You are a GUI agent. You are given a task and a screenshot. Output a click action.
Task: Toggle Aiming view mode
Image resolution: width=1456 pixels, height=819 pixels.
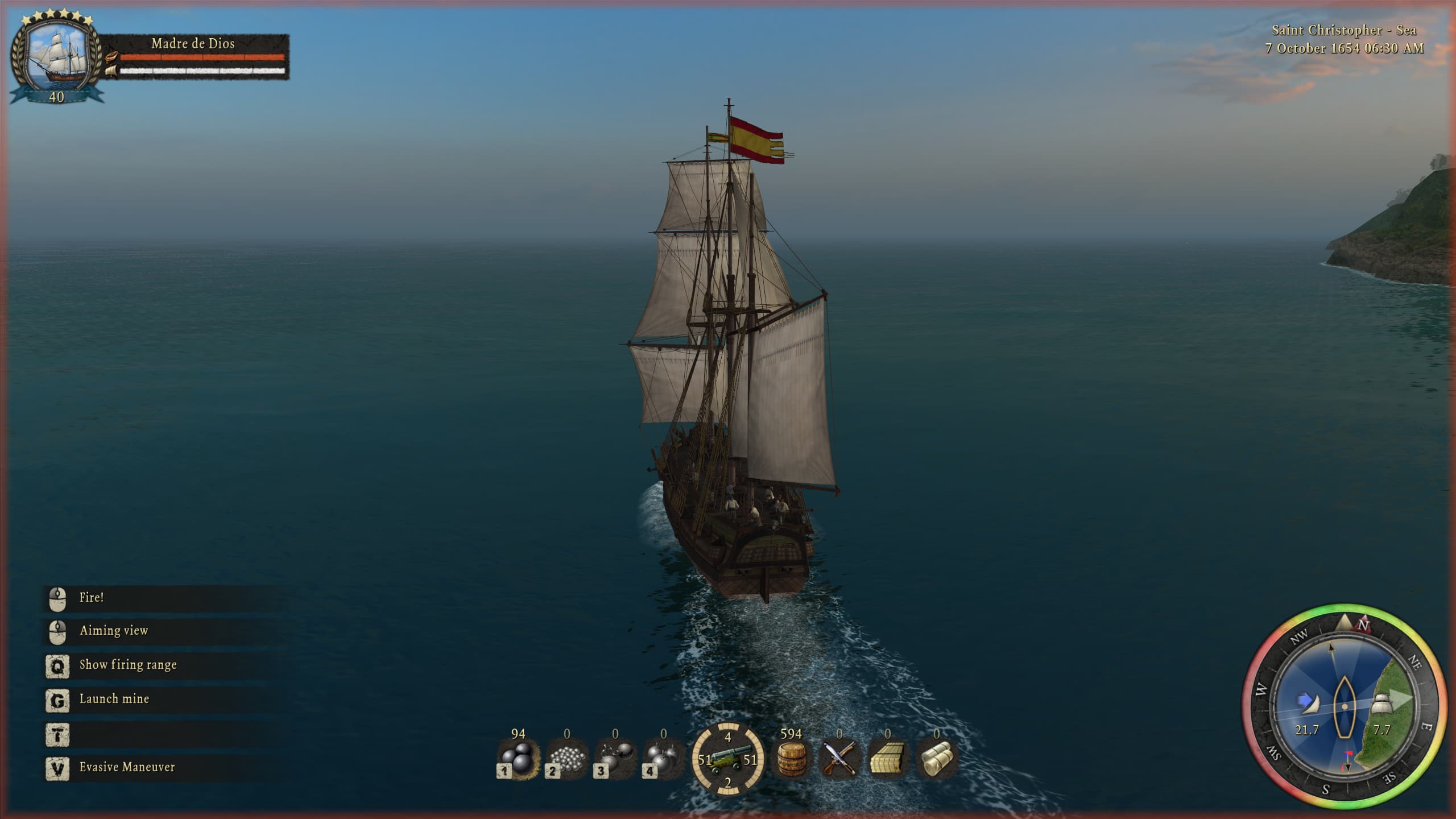[x=114, y=631]
